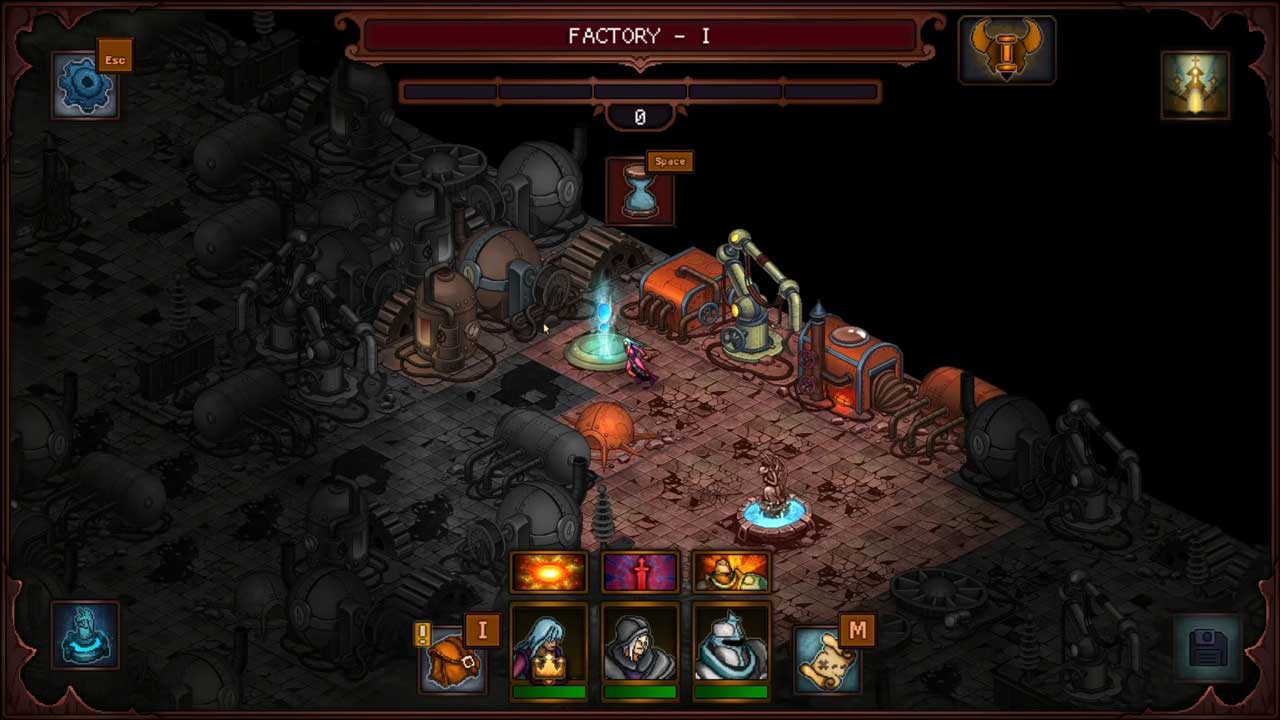Open the gear settings menu
The height and width of the screenshot is (720, 1280).
coord(85,85)
